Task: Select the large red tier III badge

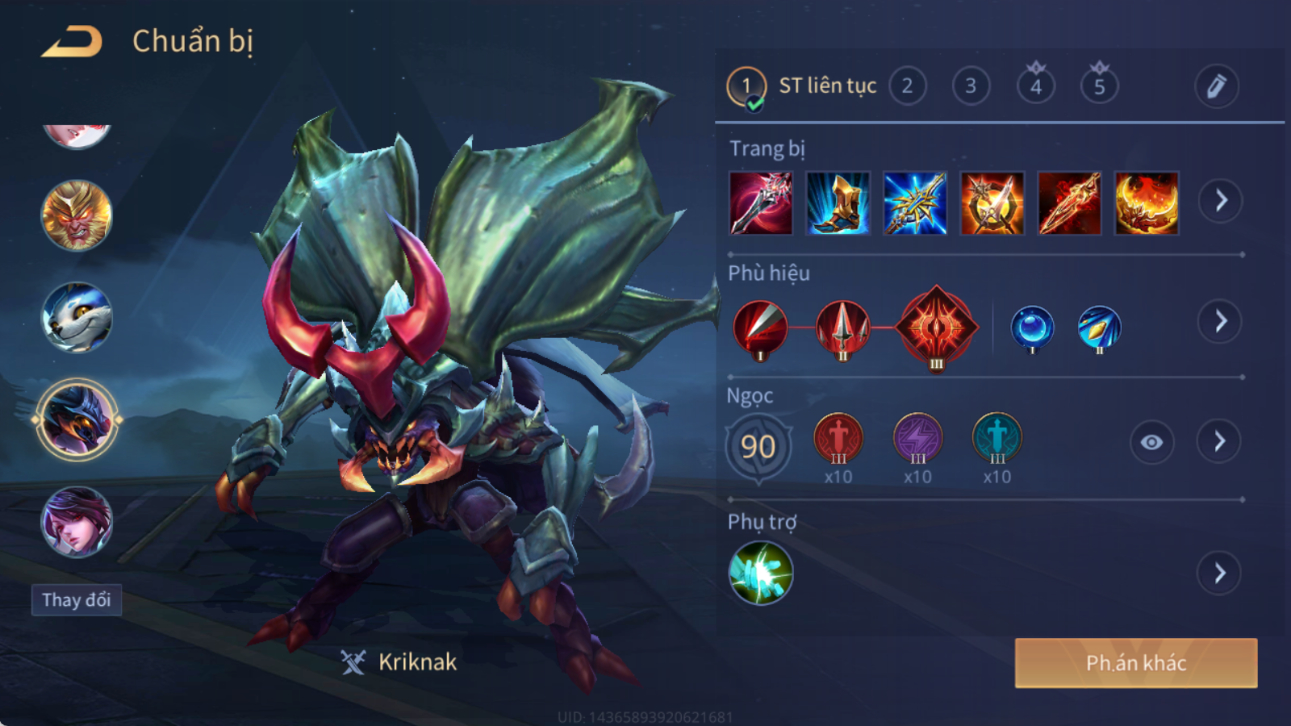Action: [936, 326]
